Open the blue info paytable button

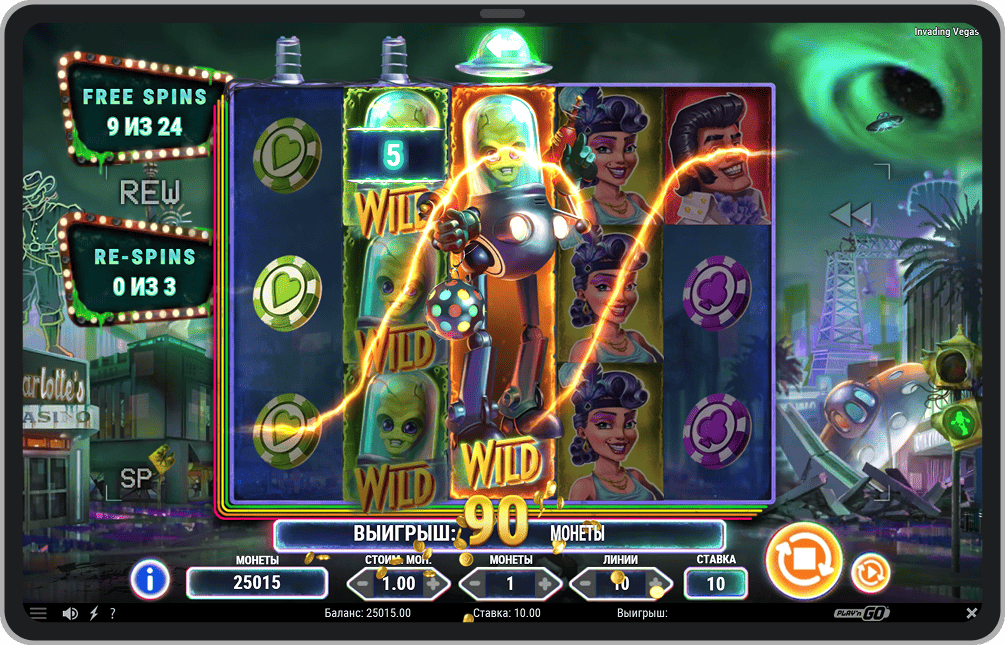(149, 578)
